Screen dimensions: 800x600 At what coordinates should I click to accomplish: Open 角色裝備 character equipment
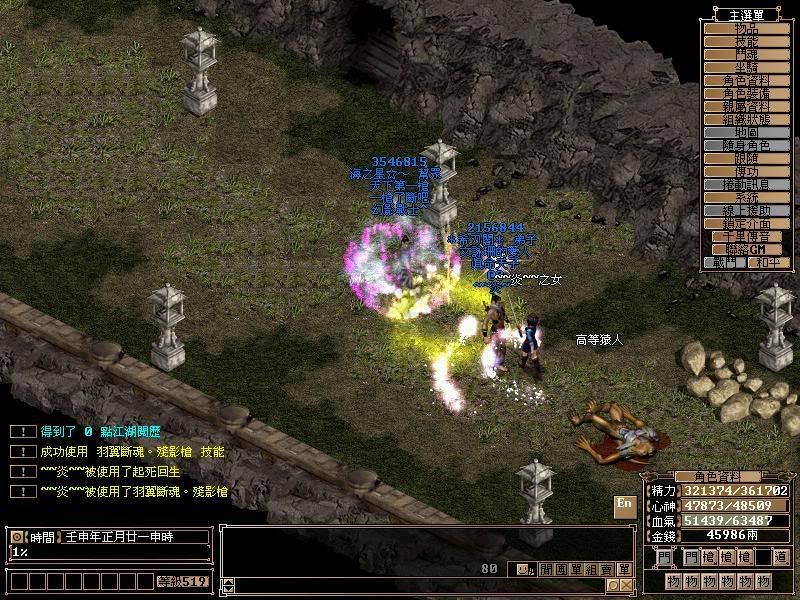746,93
